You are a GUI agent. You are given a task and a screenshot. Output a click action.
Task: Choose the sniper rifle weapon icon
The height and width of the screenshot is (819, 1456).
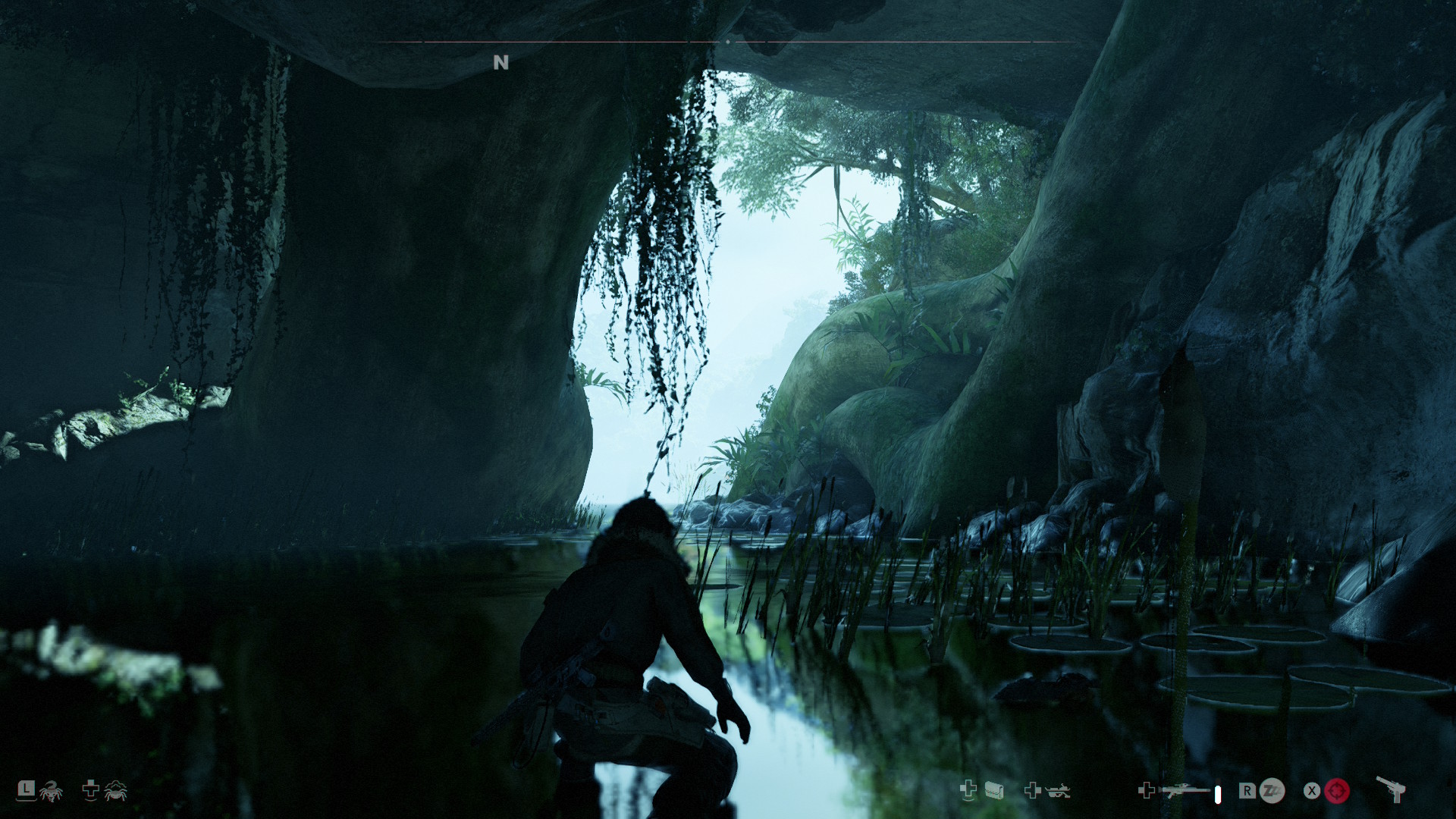(x=1187, y=791)
